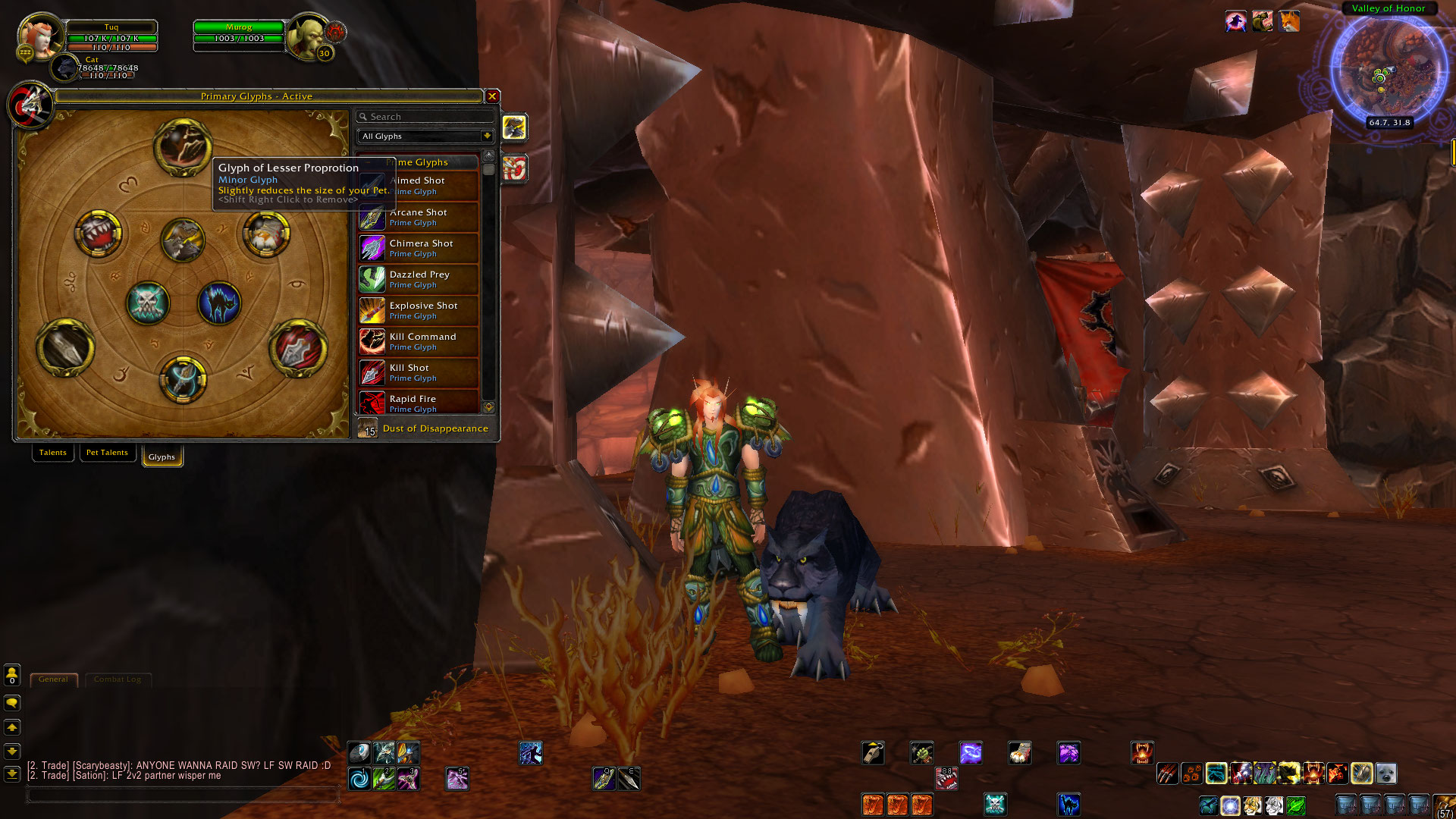The image size is (1456, 819).
Task: Click the whistle icon on the action bar
Action: 873,752
